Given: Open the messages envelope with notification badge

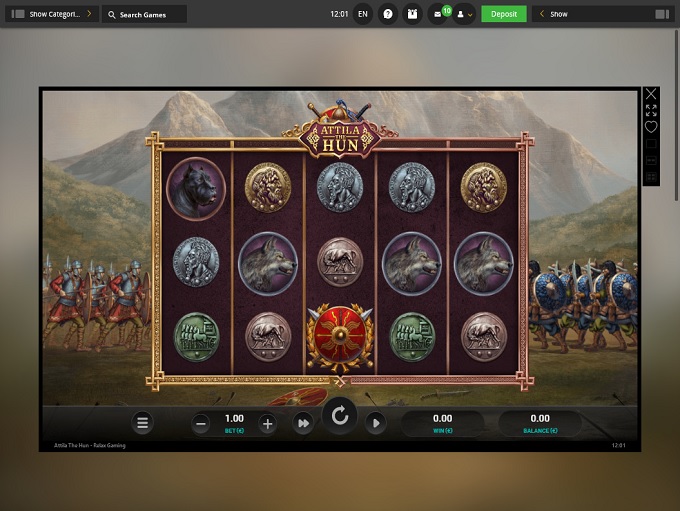Looking at the screenshot, I should (x=439, y=15).
